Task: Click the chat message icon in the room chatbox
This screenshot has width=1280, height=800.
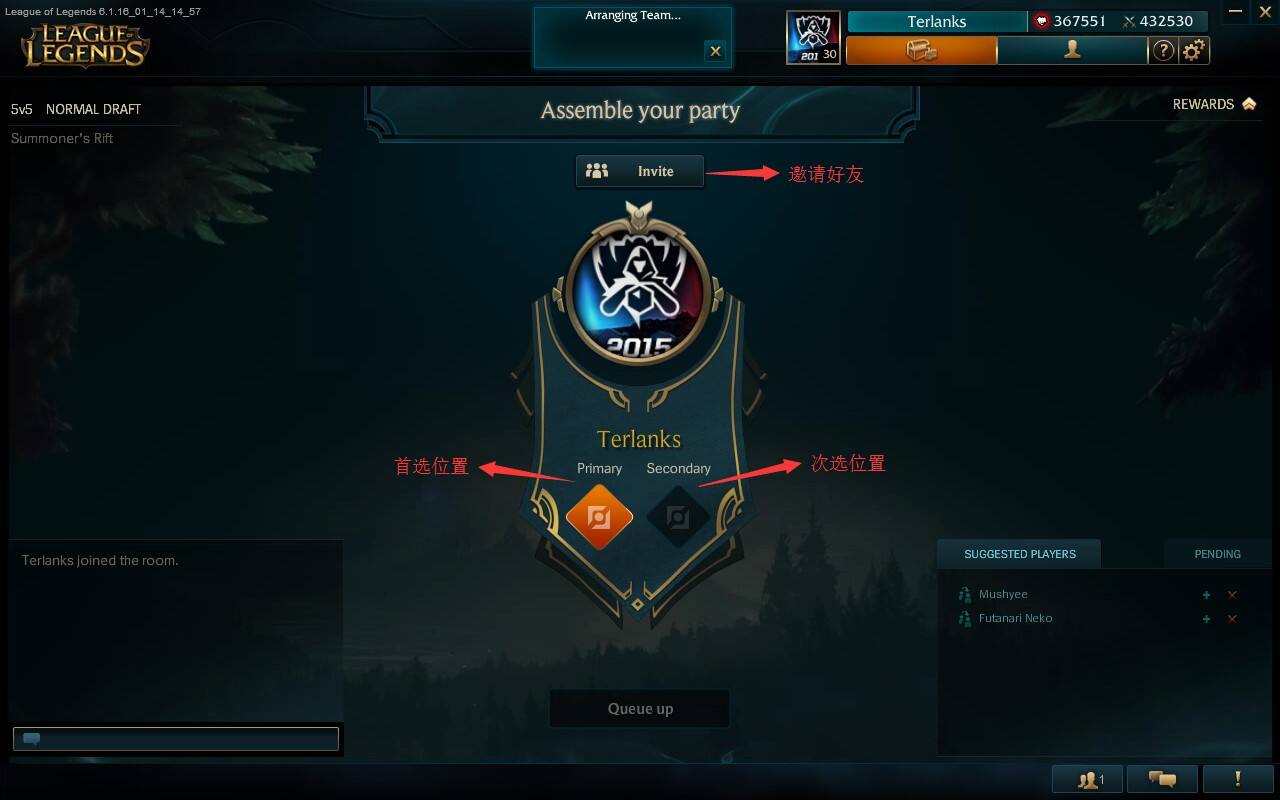Action: tap(31, 738)
